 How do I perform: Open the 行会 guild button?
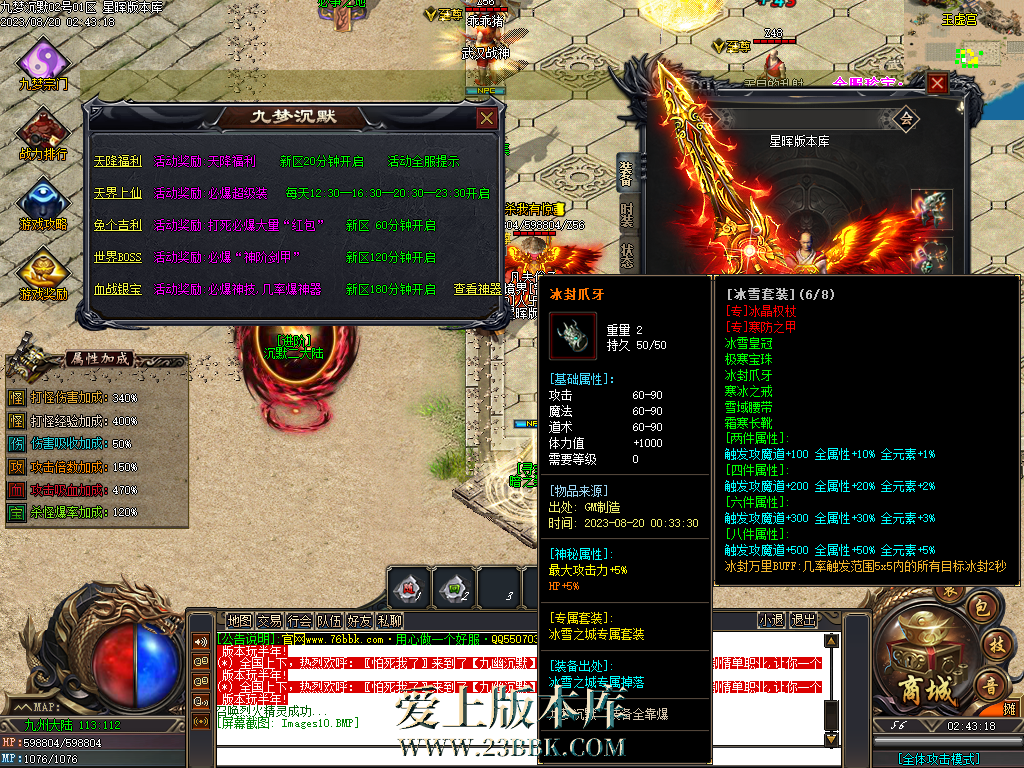coord(299,621)
